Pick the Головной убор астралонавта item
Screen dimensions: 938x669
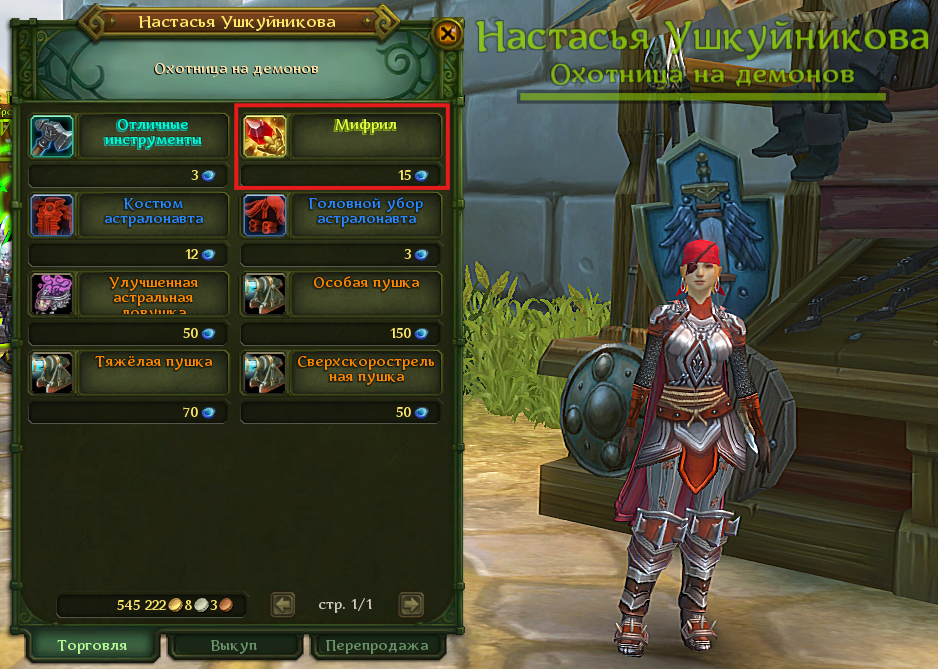(x=342, y=214)
